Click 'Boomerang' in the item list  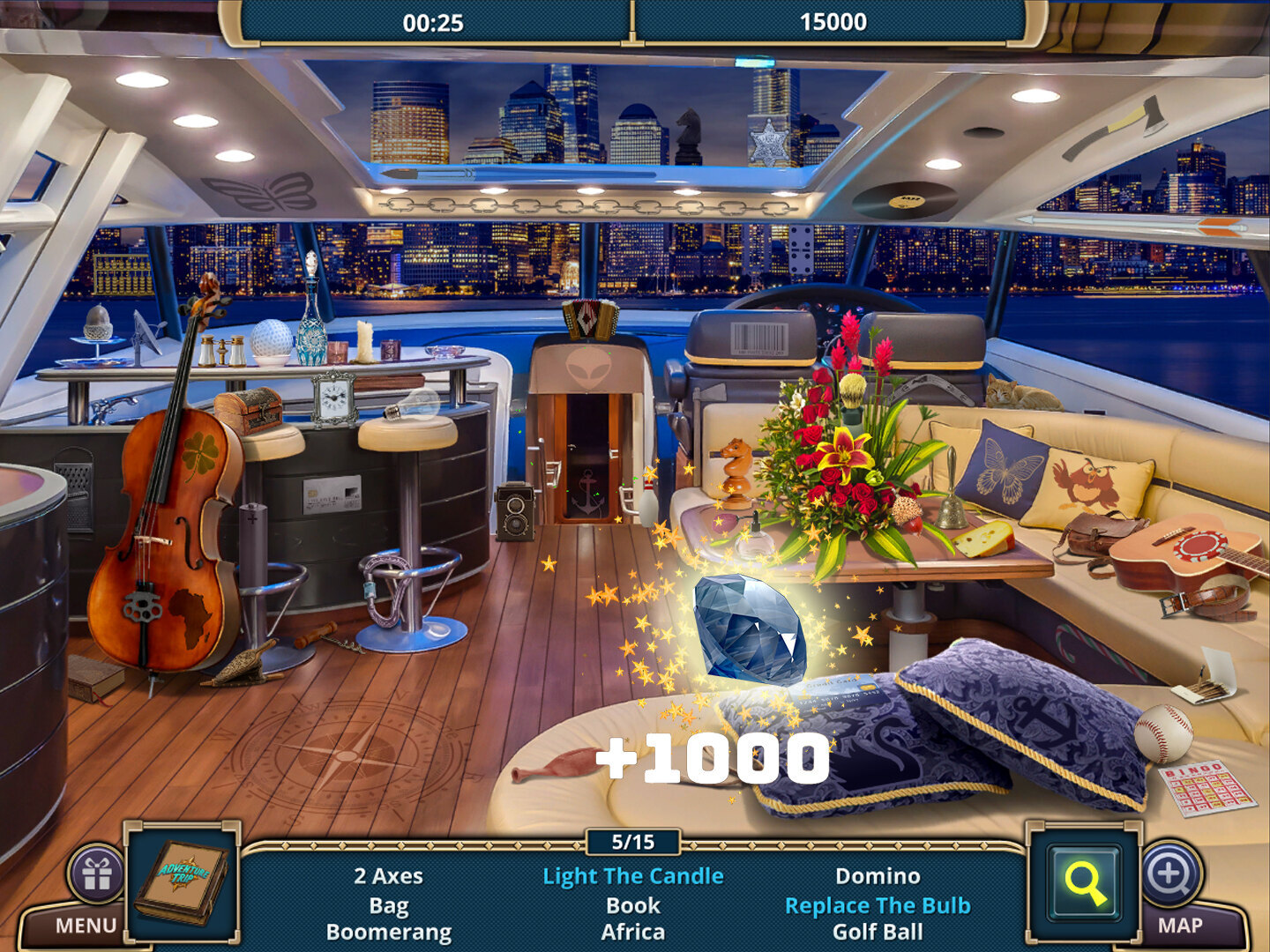[x=388, y=932]
